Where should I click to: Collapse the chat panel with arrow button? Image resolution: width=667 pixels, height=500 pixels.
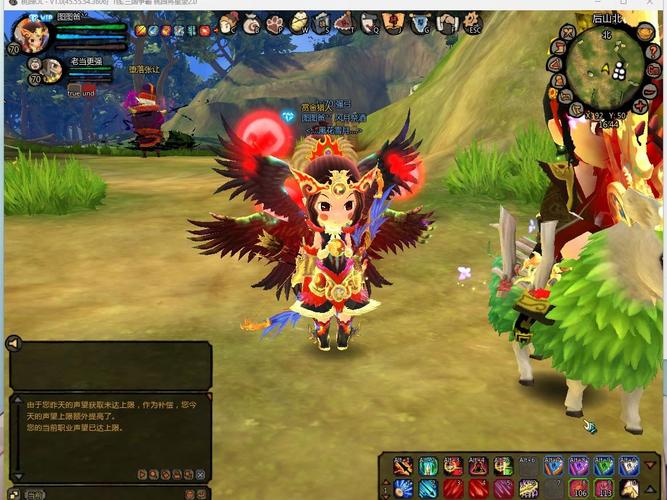tap(14, 343)
